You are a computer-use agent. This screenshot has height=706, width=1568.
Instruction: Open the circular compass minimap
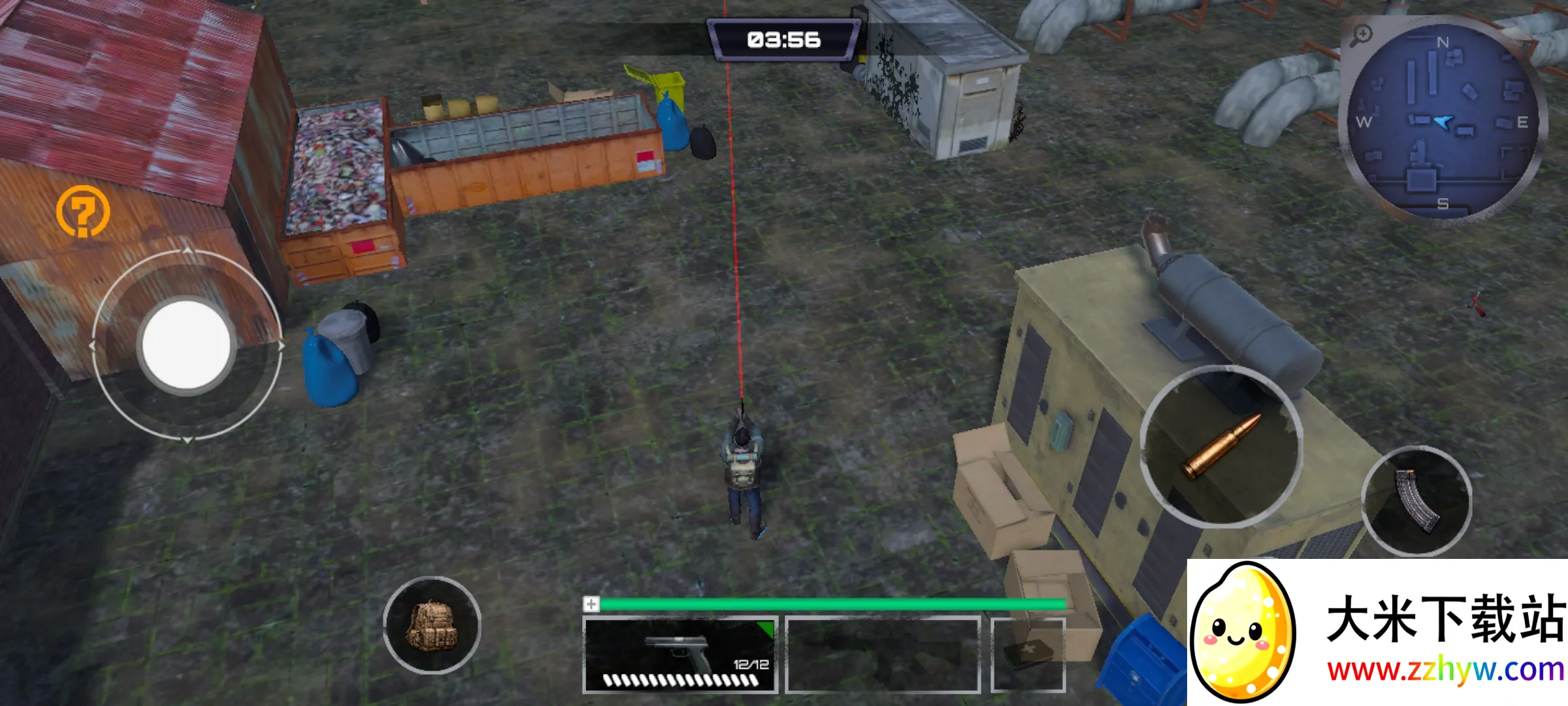[x=1443, y=122]
